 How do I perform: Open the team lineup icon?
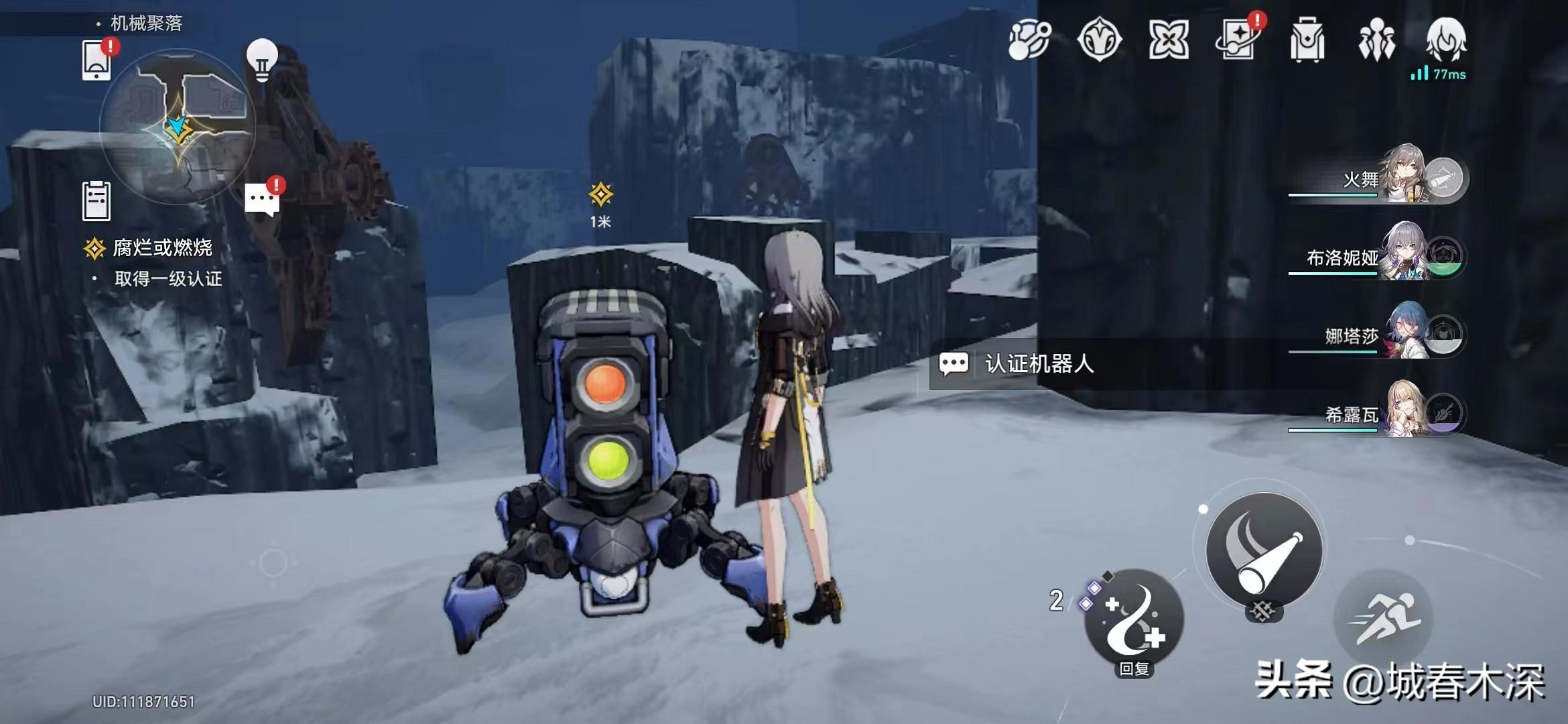click(x=1376, y=40)
